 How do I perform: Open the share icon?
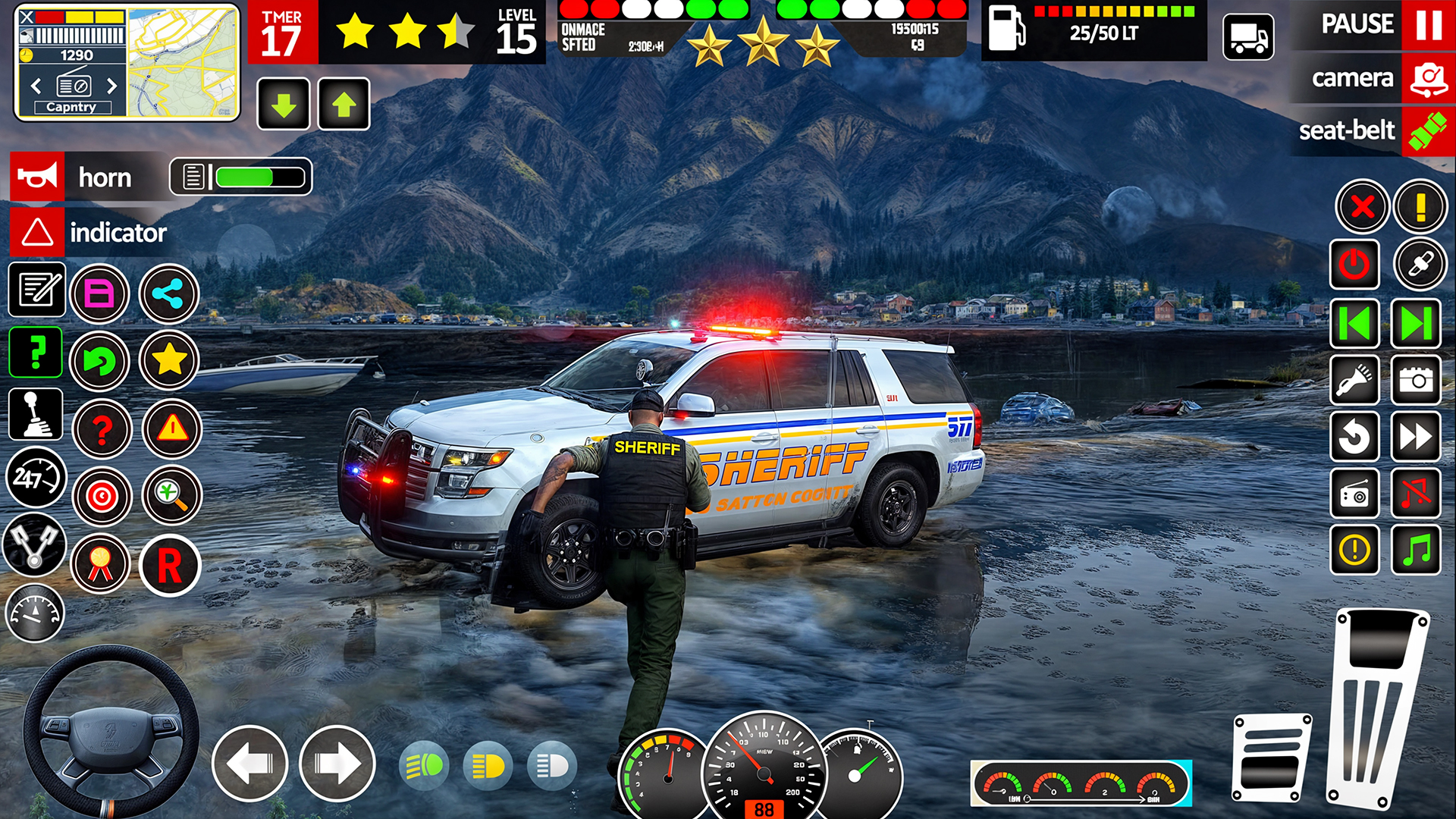[168, 294]
